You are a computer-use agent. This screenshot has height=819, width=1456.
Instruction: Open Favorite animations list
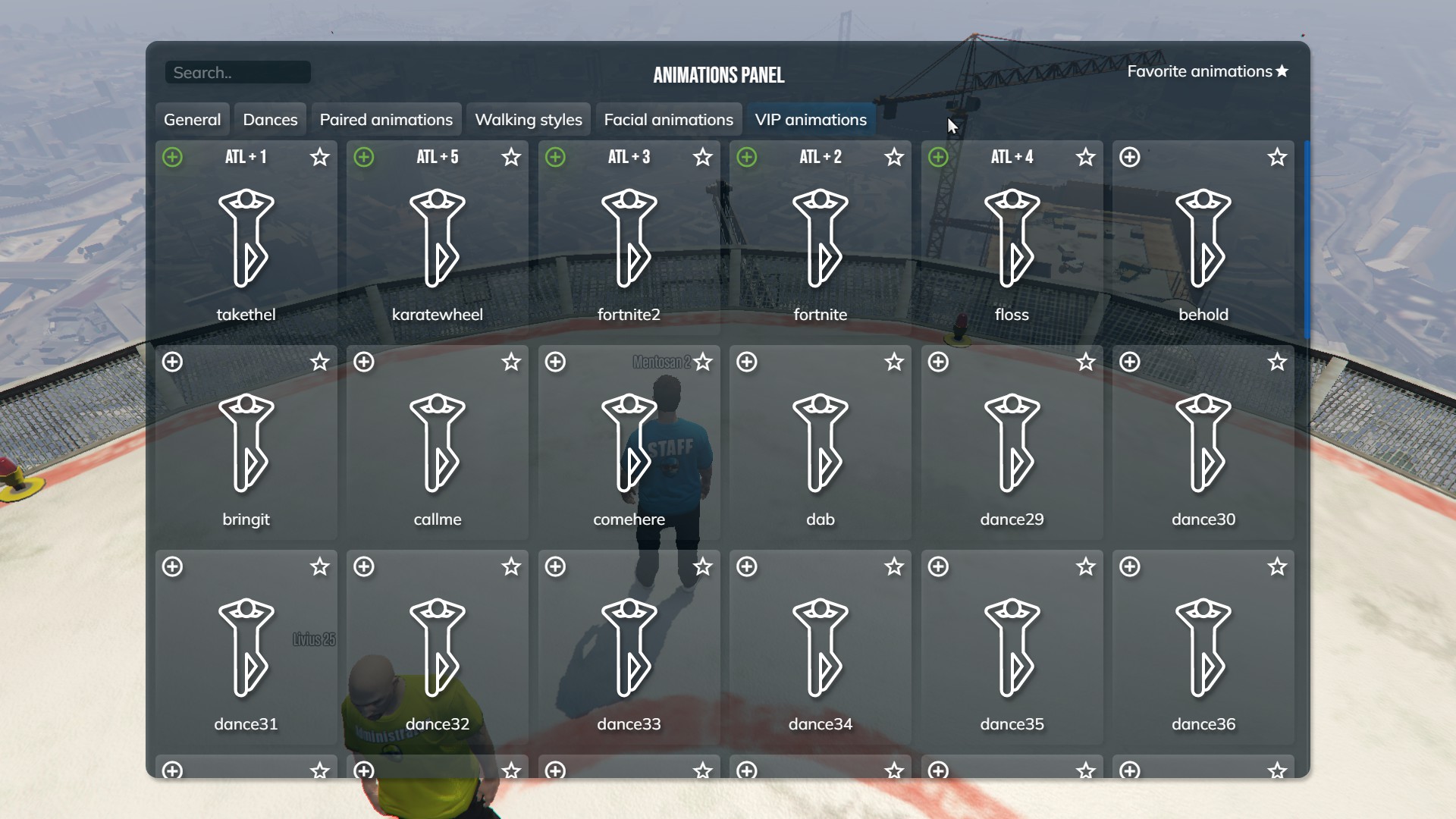(1207, 71)
